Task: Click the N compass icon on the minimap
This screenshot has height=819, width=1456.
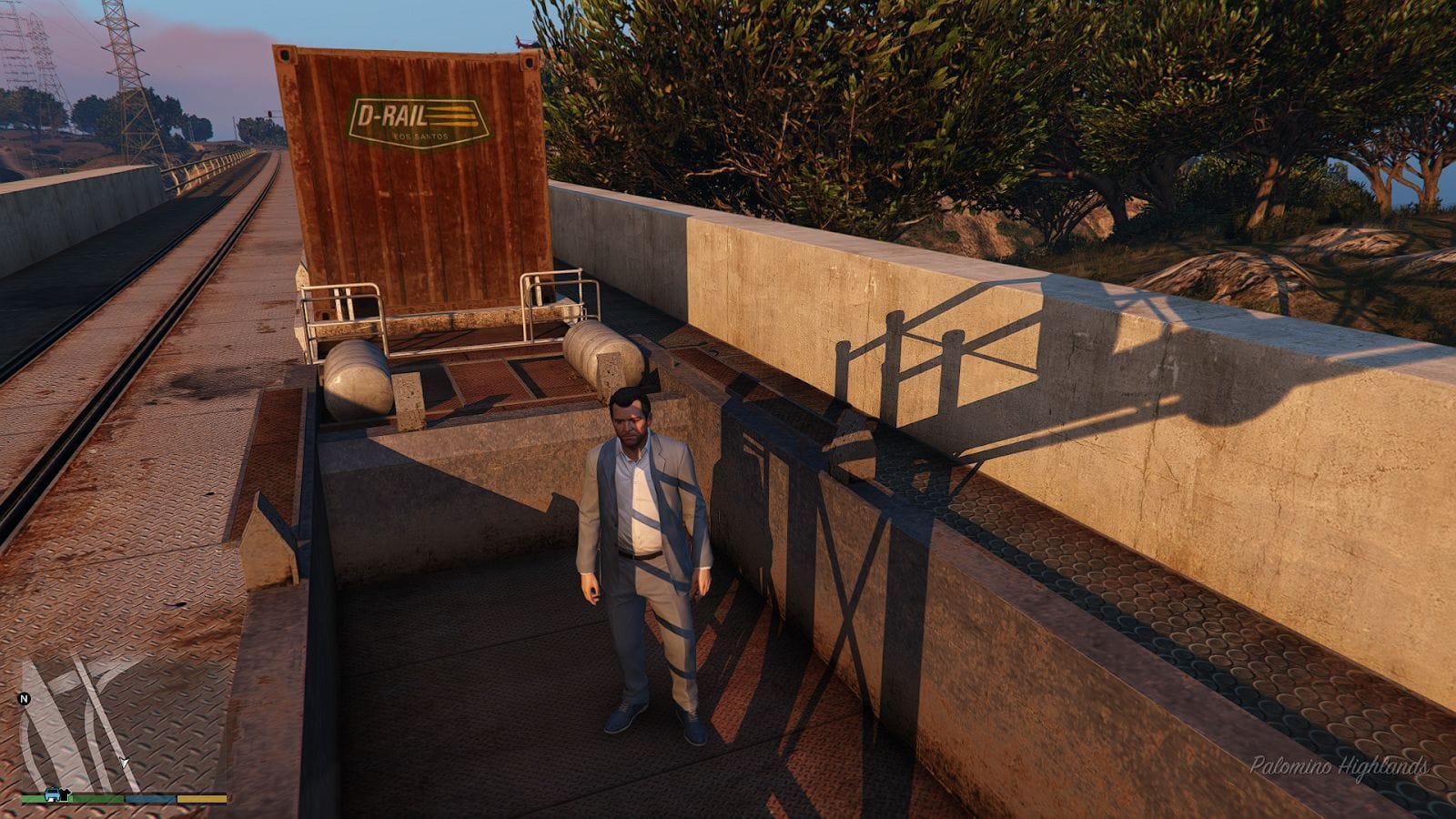Action: [x=25, y=699]
